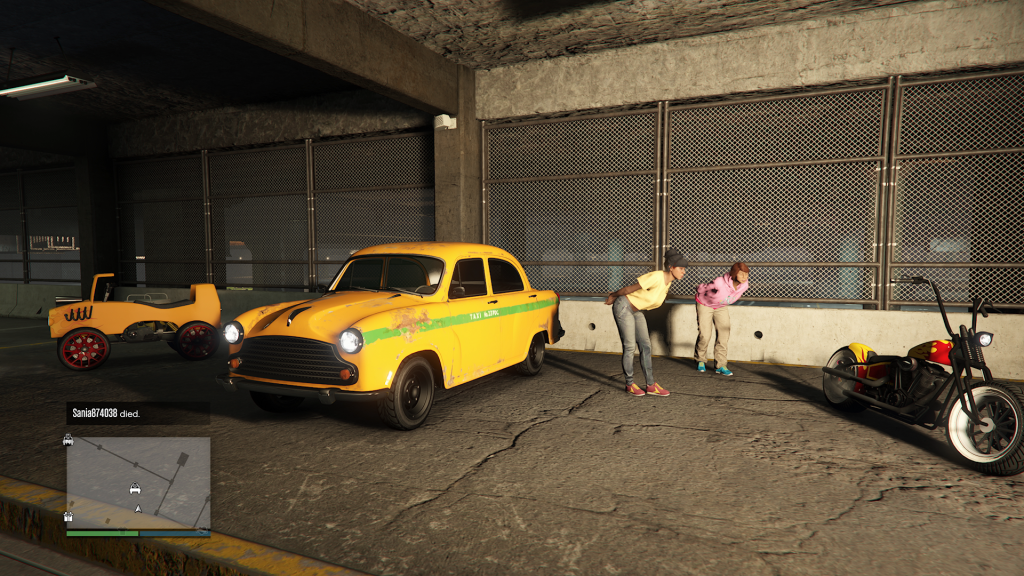This screenshot has height=576, width=1024.
Task: Select the vehicle blip at minimap's top corner
Action: pyautogui.click(x=68, y=440)
